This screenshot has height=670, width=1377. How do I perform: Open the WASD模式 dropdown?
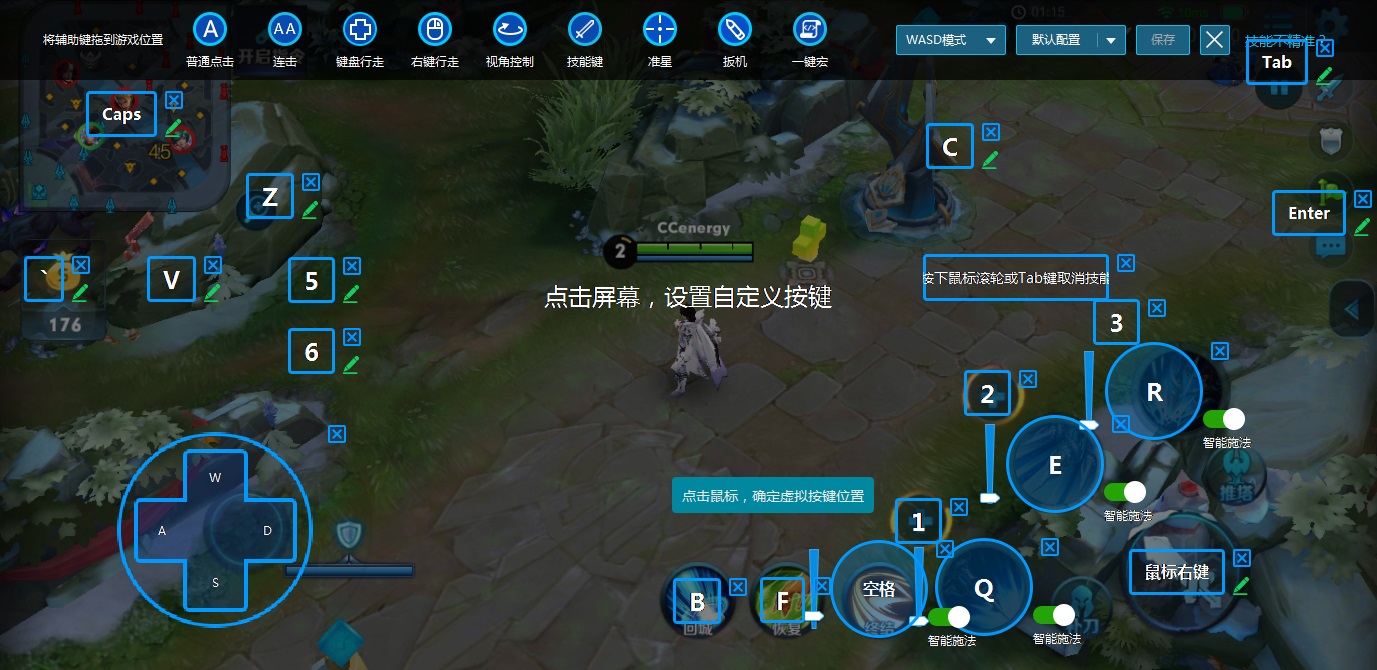(951, 40)
